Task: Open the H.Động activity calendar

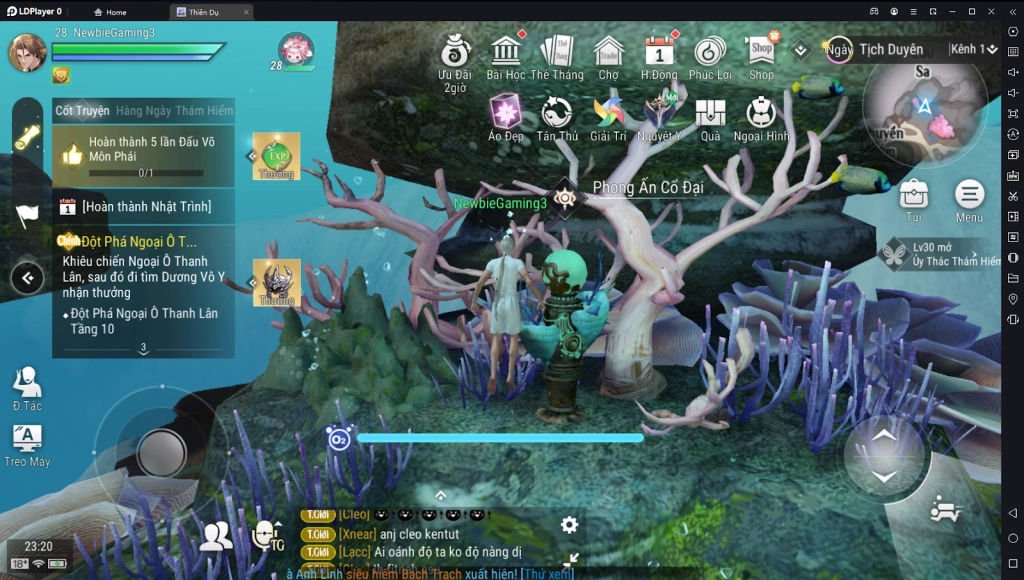Action: point(659,53)
